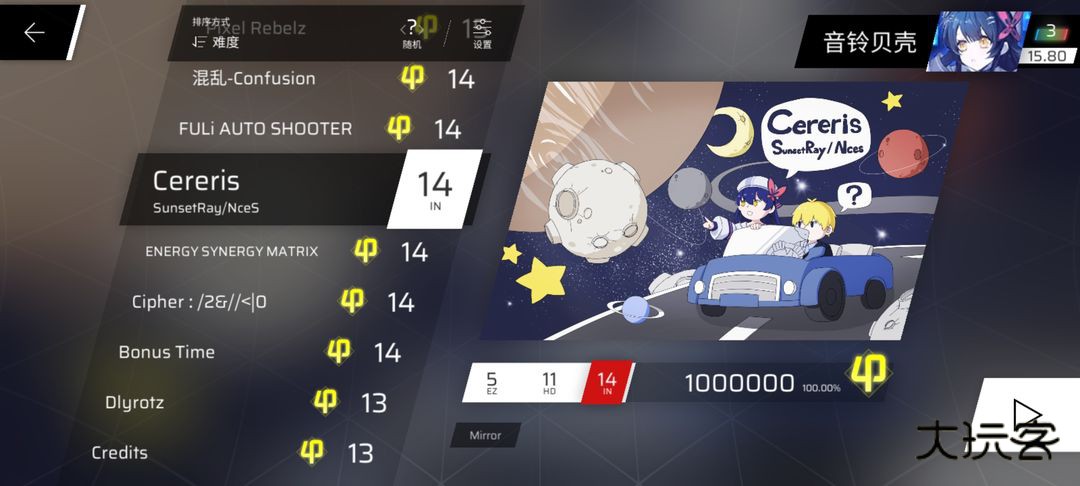Start the song with the play arrow

point(1026,415)
